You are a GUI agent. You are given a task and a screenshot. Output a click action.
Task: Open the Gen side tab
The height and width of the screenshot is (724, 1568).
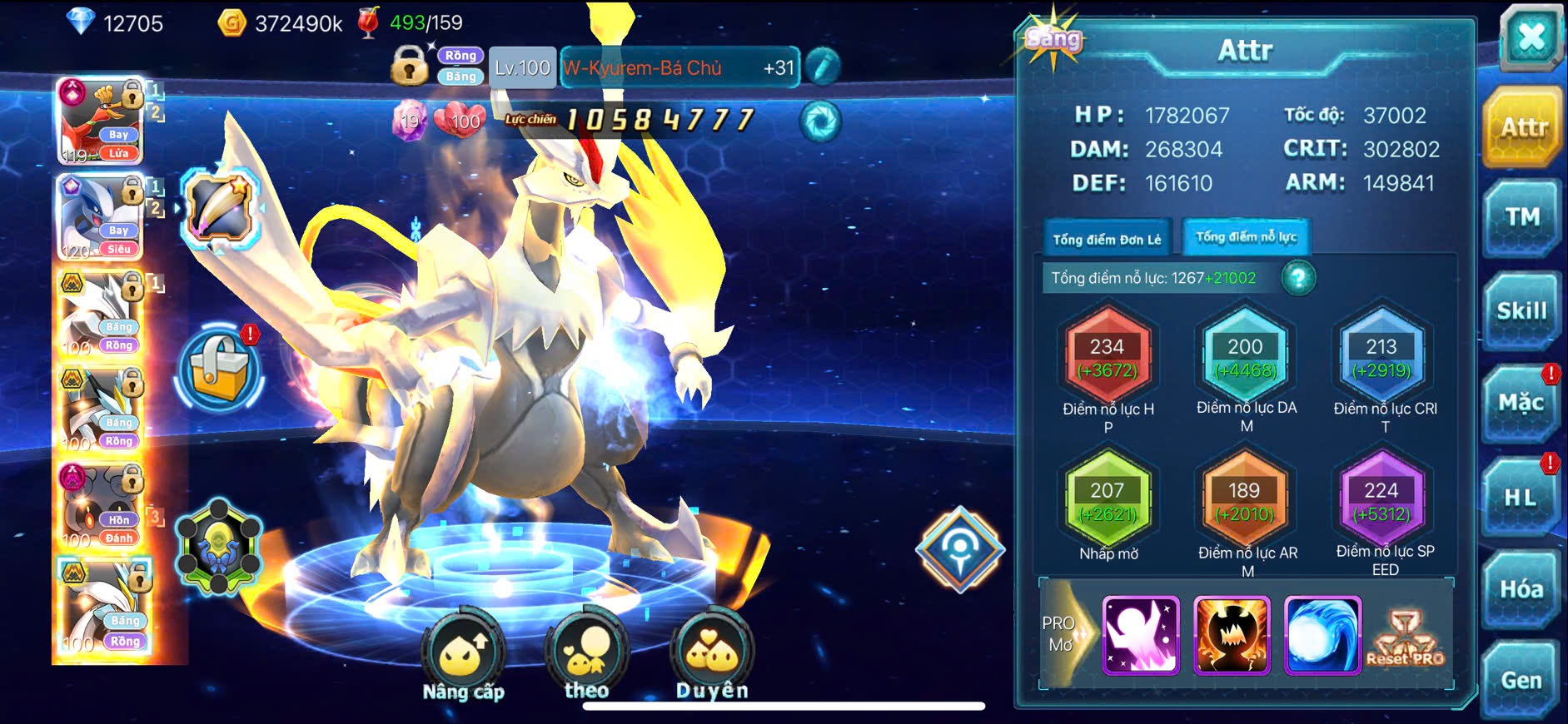click(x=1521, y=681)
